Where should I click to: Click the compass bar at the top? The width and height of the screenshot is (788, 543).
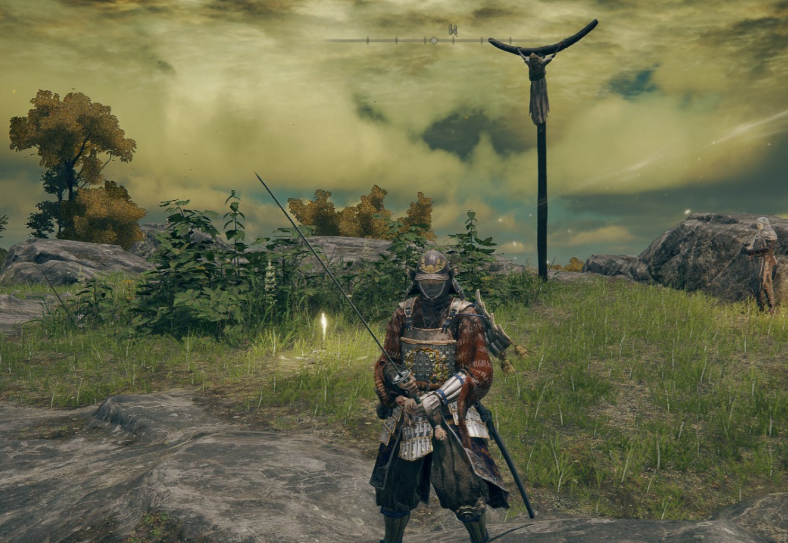[x=432, y=40]
